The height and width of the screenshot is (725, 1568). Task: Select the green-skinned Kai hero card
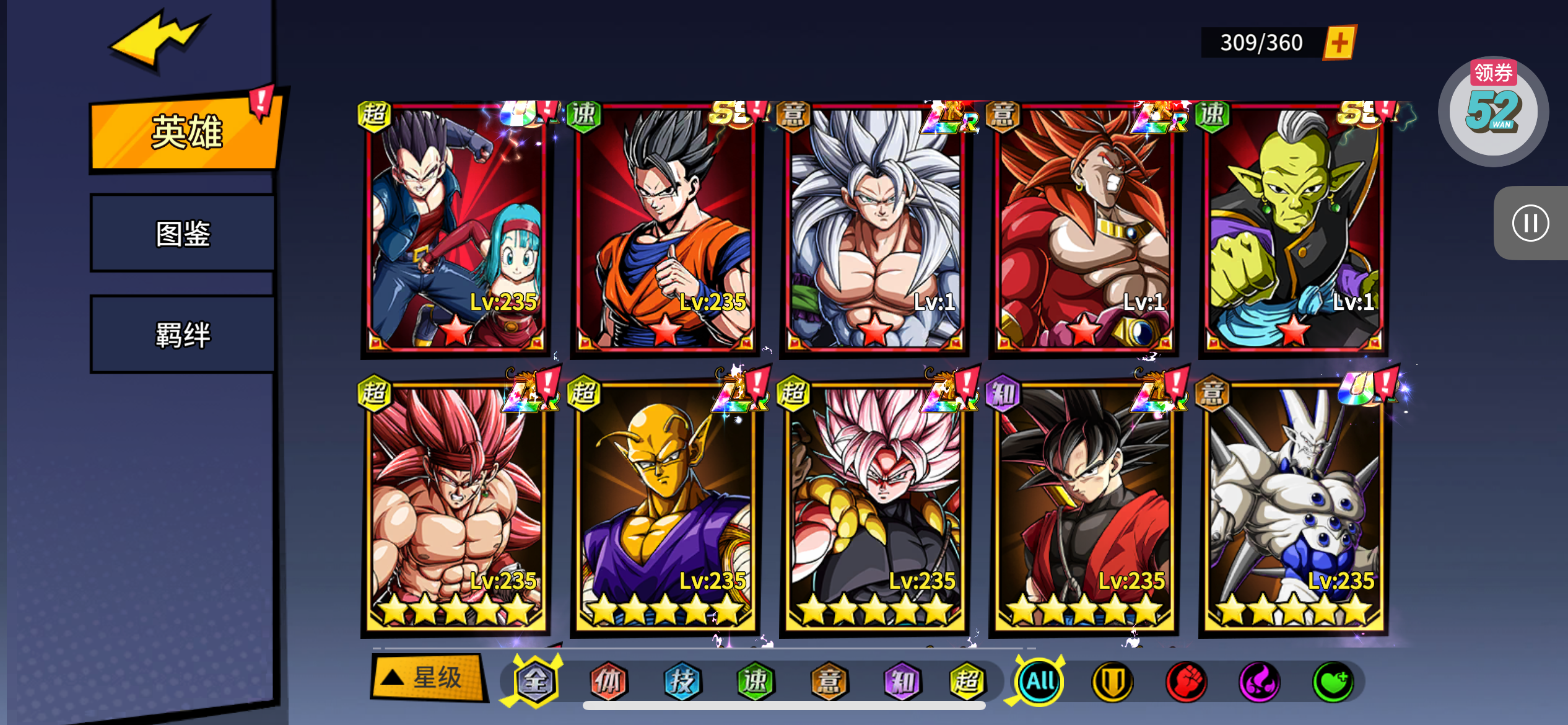tap(1293, 228)
